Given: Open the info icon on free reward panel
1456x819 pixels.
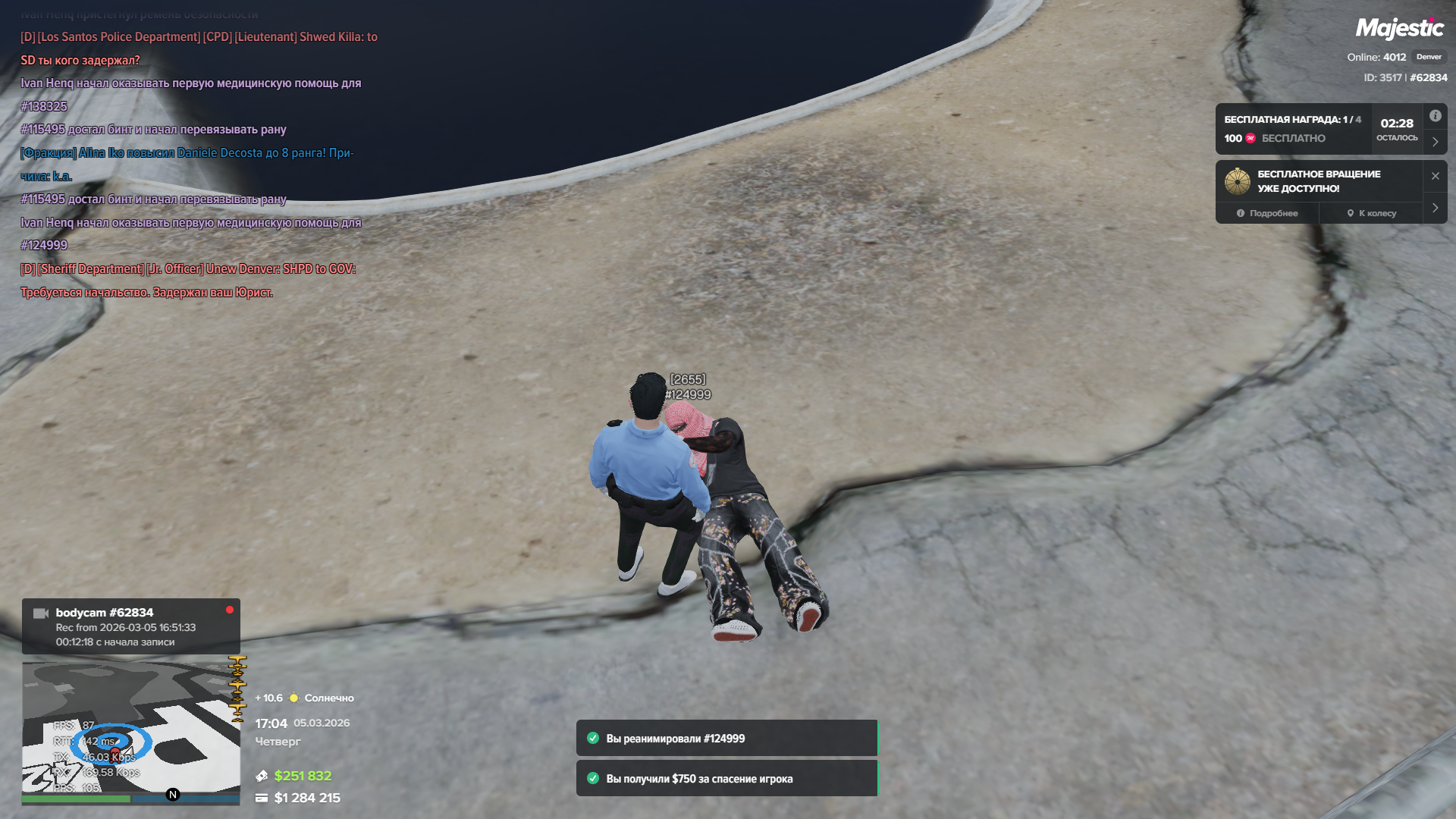Looking at the screenshot, I should click(x=1435, y=116).
